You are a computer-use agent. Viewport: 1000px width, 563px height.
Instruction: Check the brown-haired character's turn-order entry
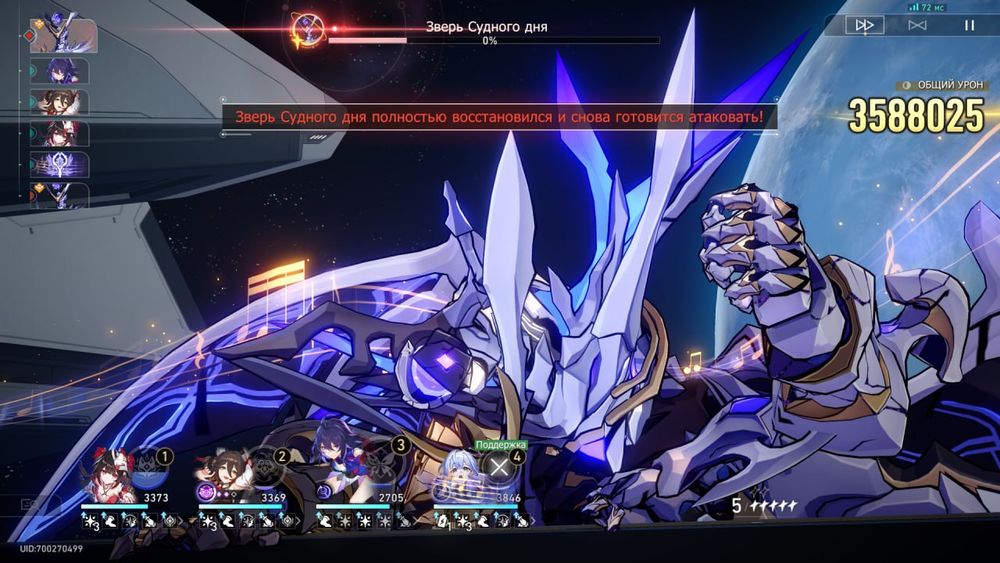coord(60,102)
